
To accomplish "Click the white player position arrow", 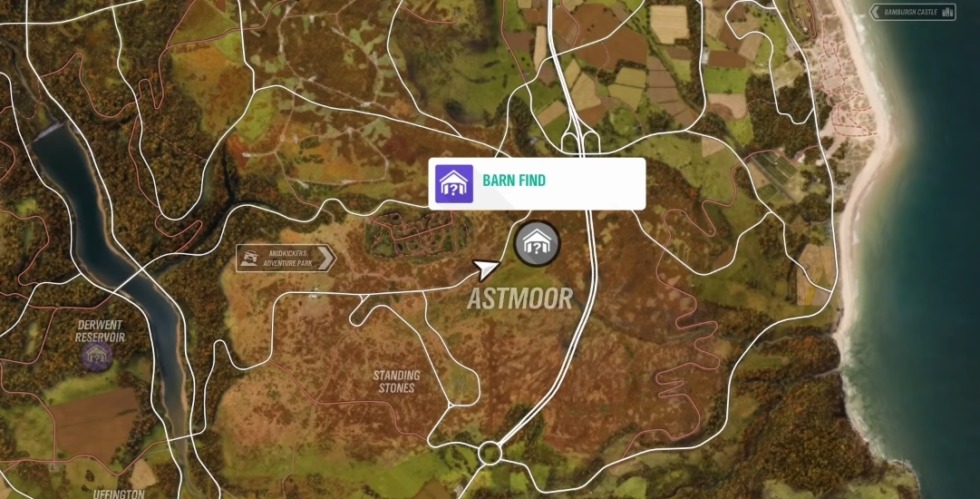I will 487,268.
